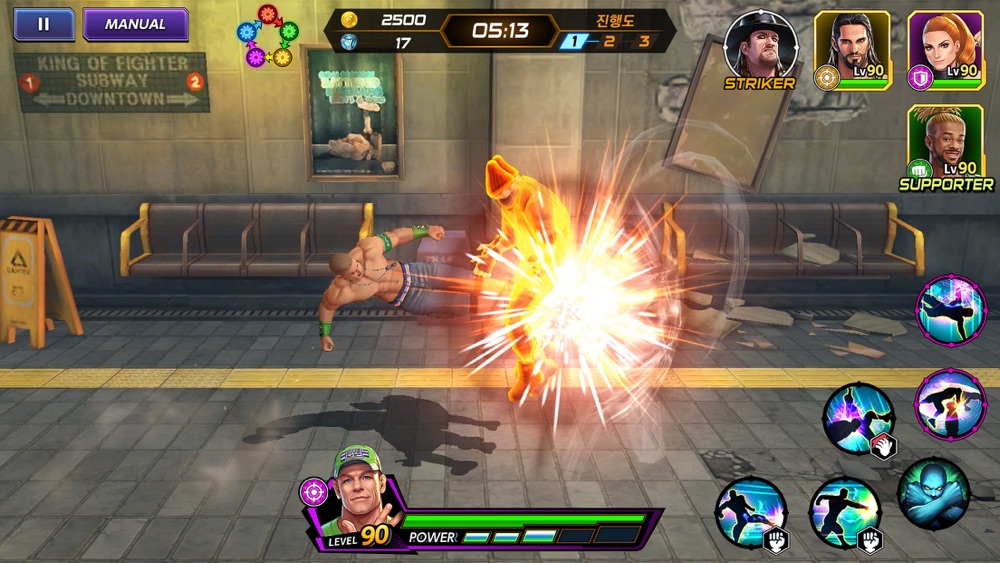
Task: Use the knee strike attack skill
Action: click(x=751, y=511)
